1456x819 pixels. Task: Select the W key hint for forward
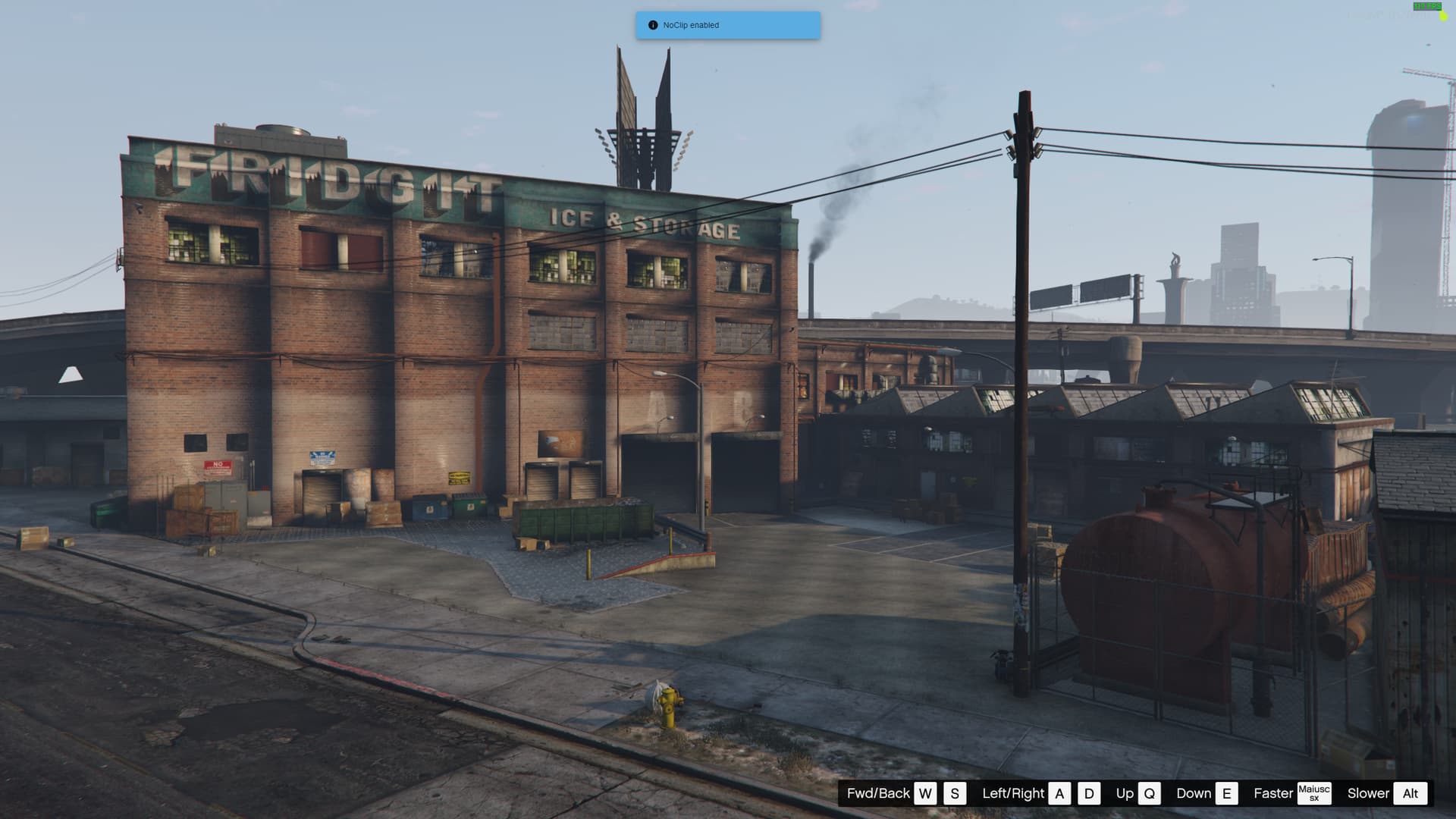click(925, 793)
